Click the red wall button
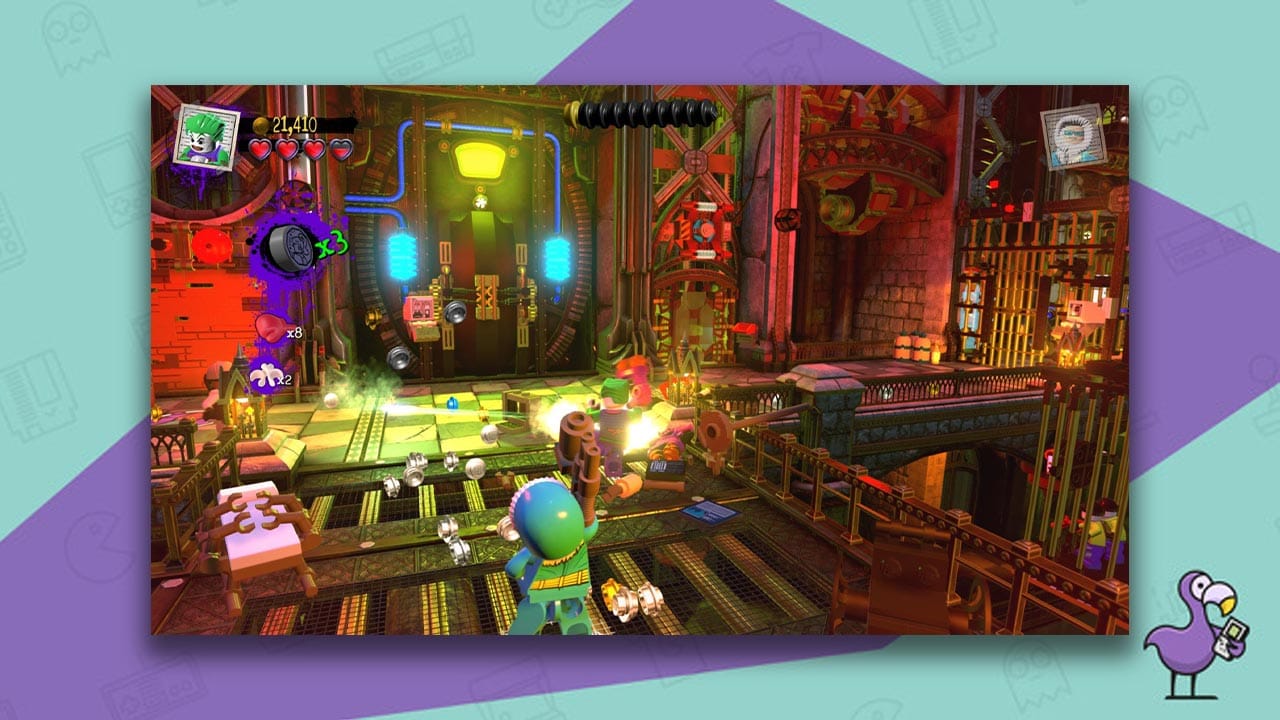This screenshot has width=1280, height=720. [211, 243]
